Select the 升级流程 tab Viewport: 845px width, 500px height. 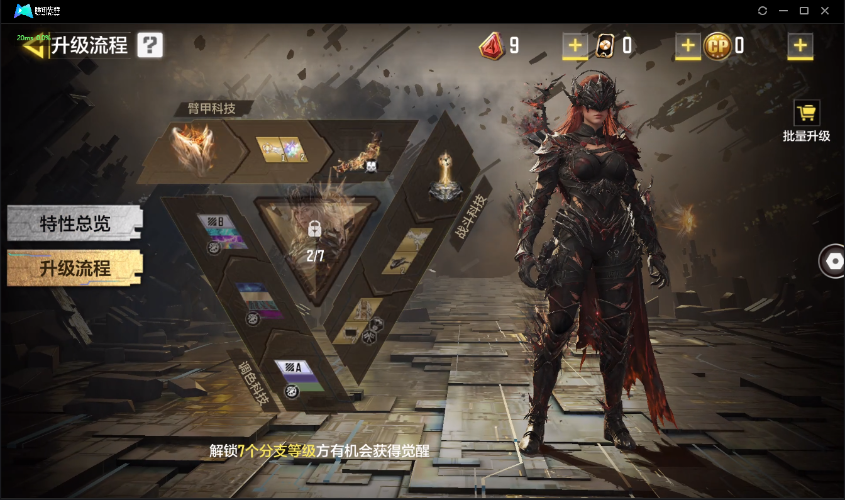pyautogui.click(x=75, y=268)
